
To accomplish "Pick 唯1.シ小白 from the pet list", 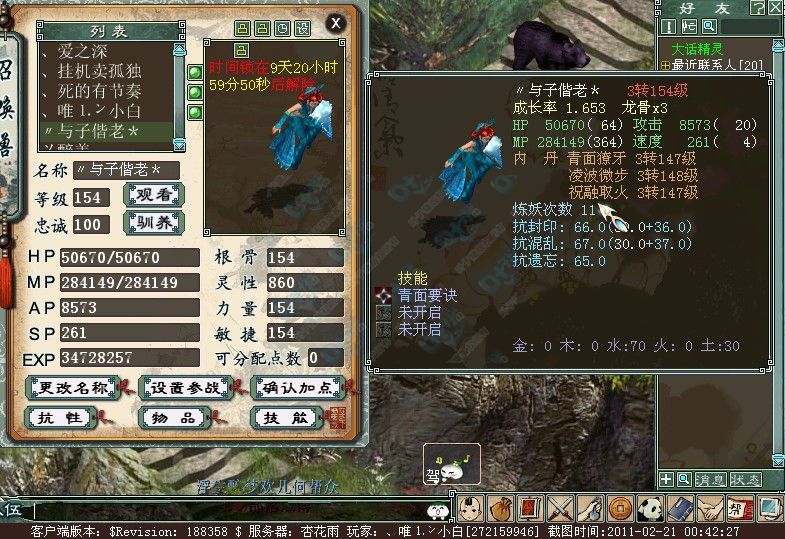I will [x=97, y=110].
